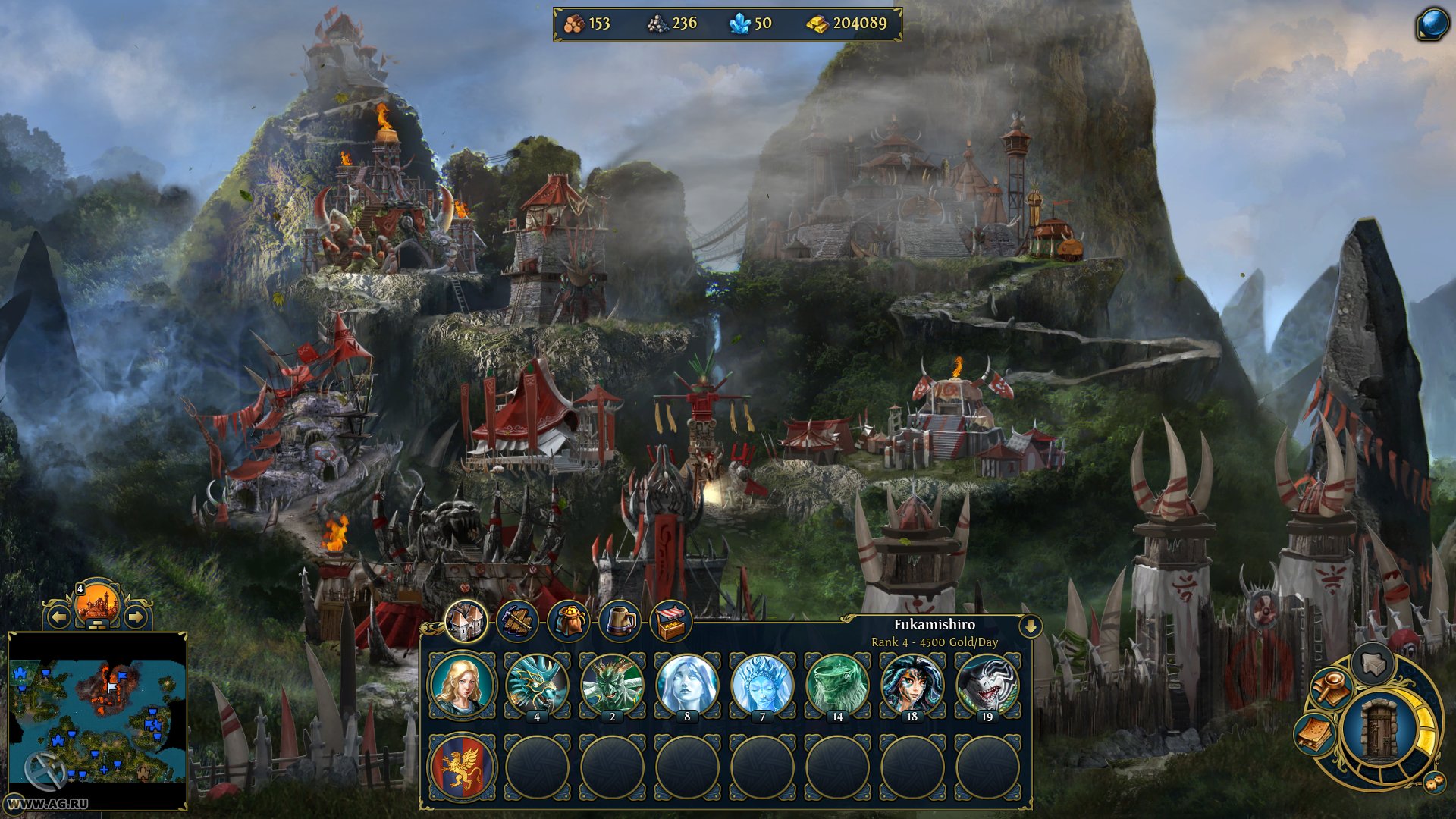Viewport: 1456px width, 819px height.
Task: Open the town overview castle tab
Action: coord(465,622)
